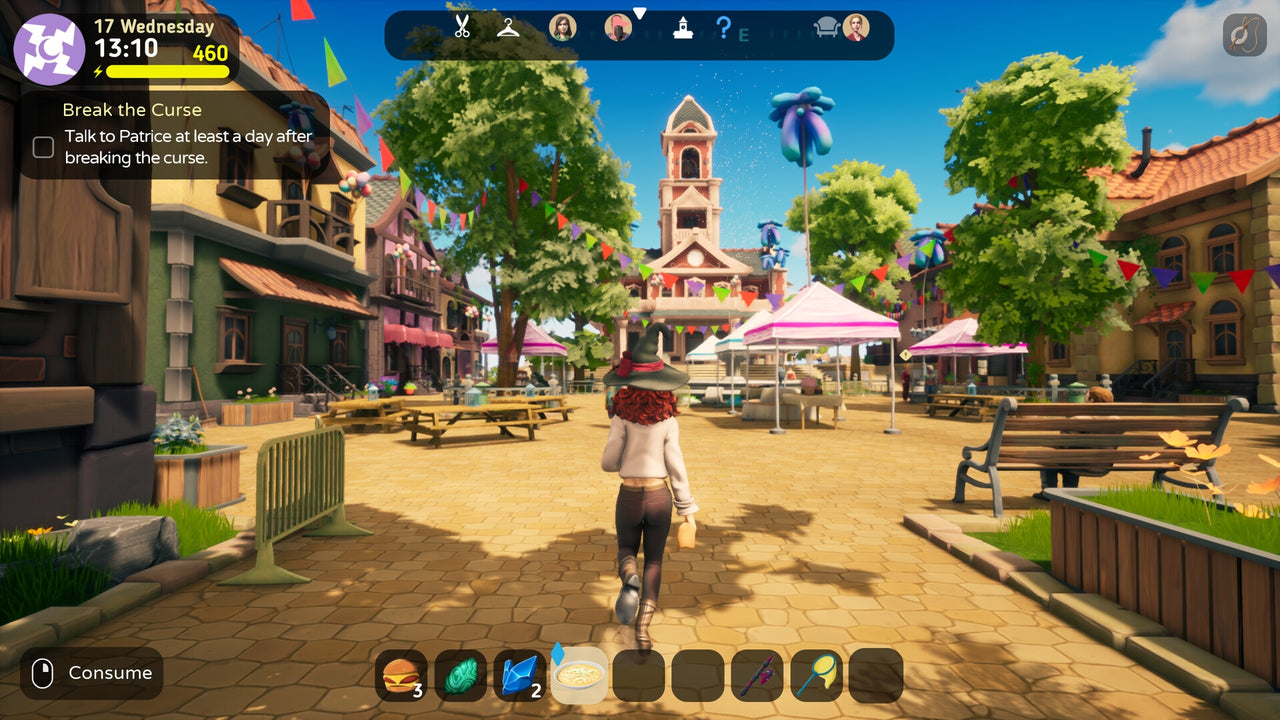1280x720 pixels.
Task: Click the Break the Curse quest title
Action: point(132,110)
